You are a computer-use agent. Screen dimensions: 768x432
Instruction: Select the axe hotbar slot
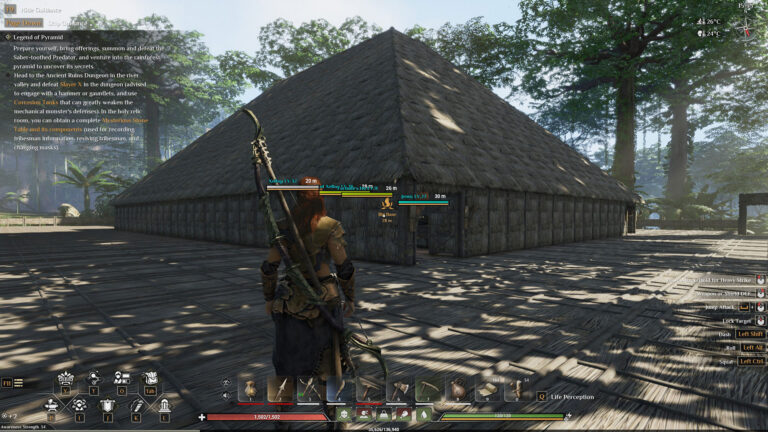pyautogui.click(x=399, y=389)
